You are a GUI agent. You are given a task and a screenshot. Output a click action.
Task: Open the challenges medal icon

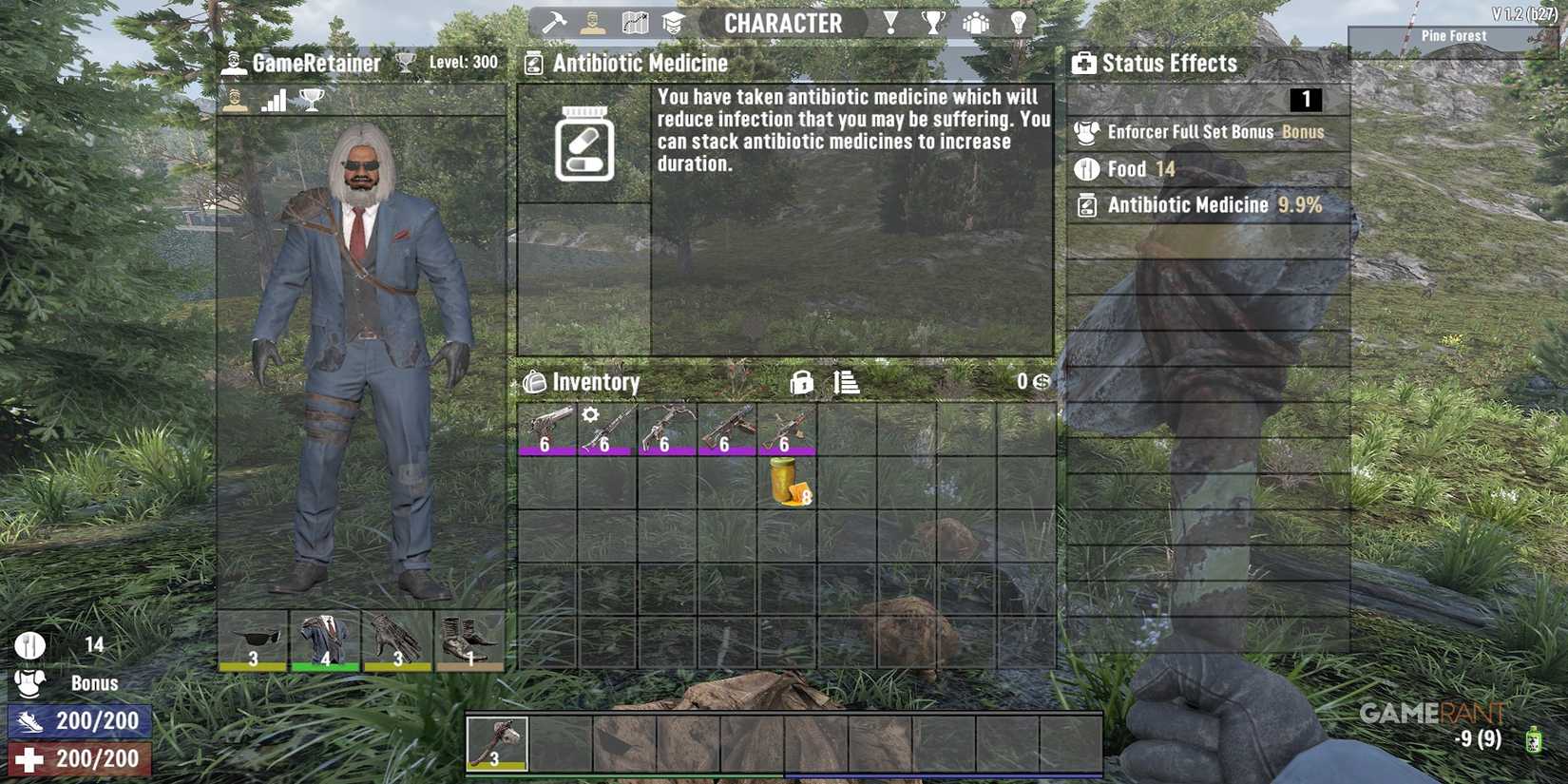click(x=889, y=22)
